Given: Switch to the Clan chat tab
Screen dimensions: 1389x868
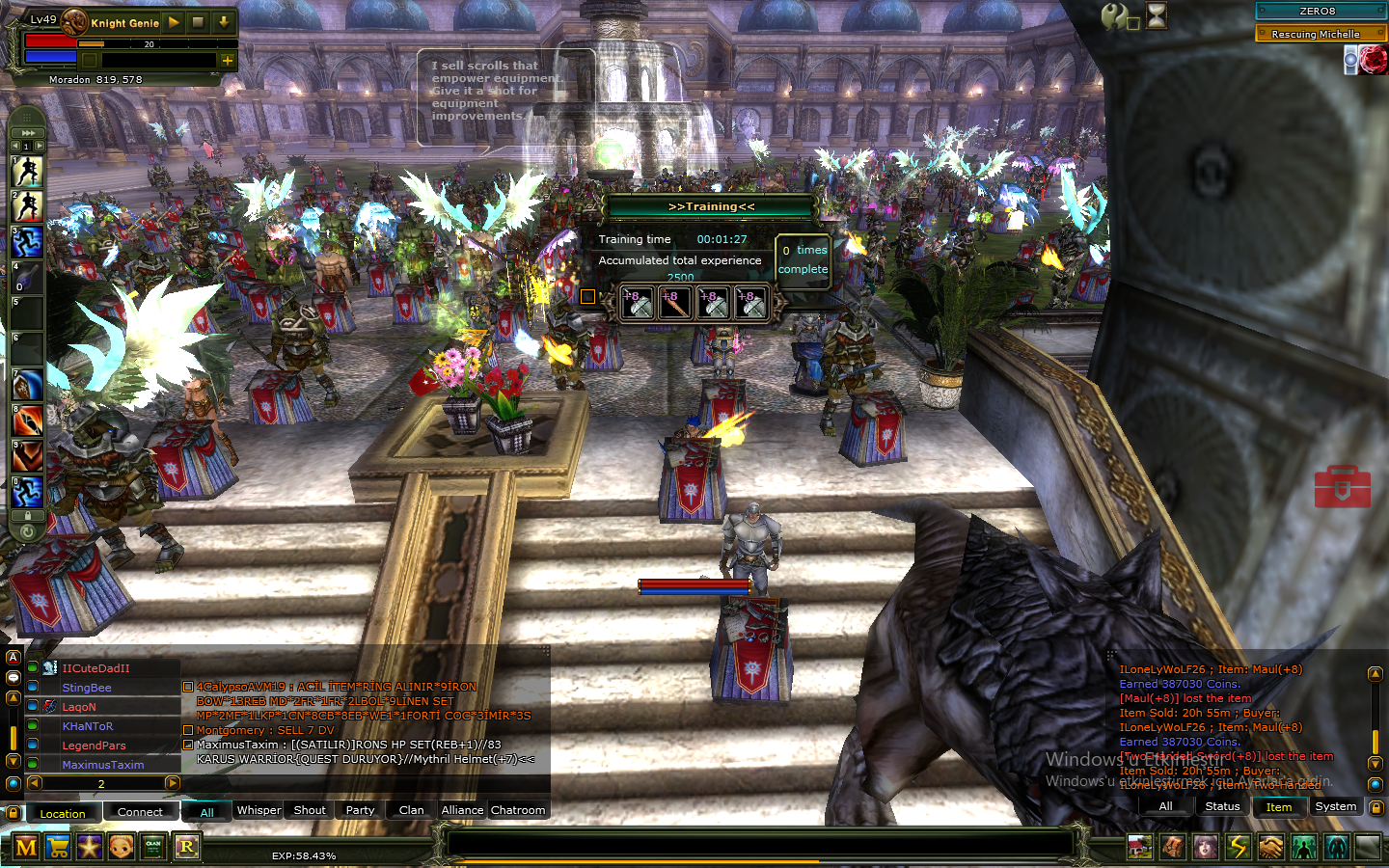Looking at the screenshot, I should click(x=411, y=810).
